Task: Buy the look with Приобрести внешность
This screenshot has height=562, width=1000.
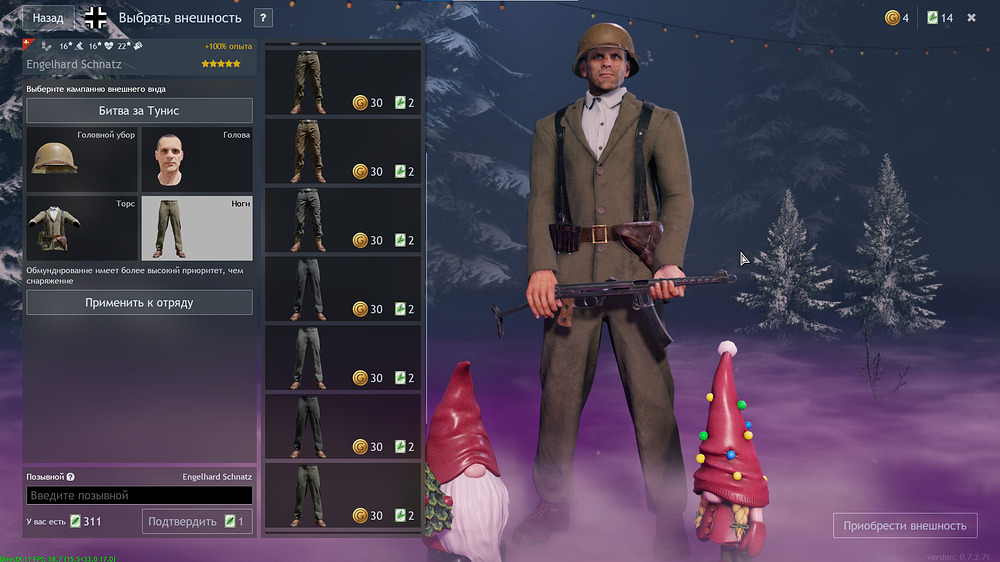Action: 905,525
